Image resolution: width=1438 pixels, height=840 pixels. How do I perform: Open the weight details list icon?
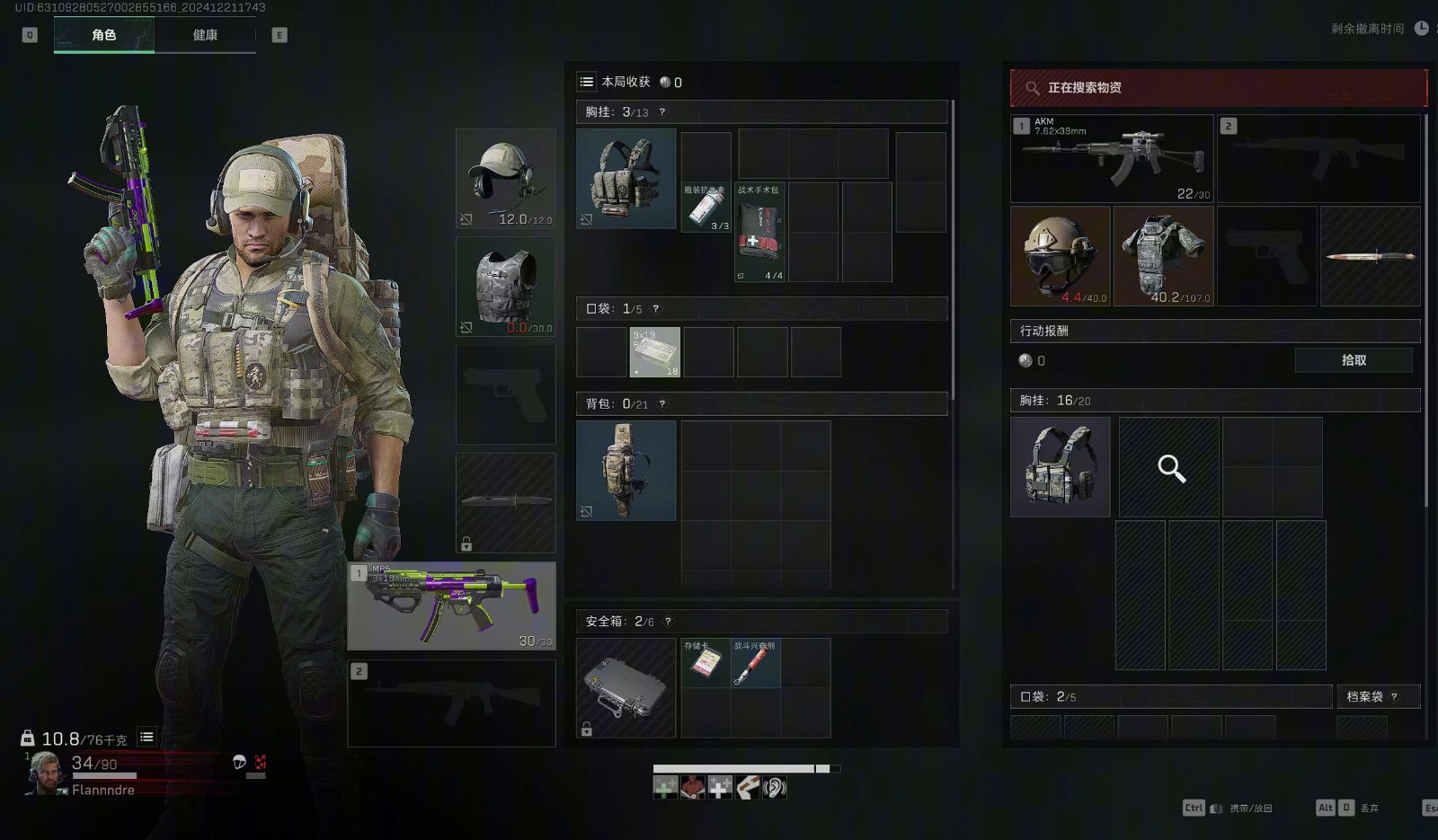(146, 738)
